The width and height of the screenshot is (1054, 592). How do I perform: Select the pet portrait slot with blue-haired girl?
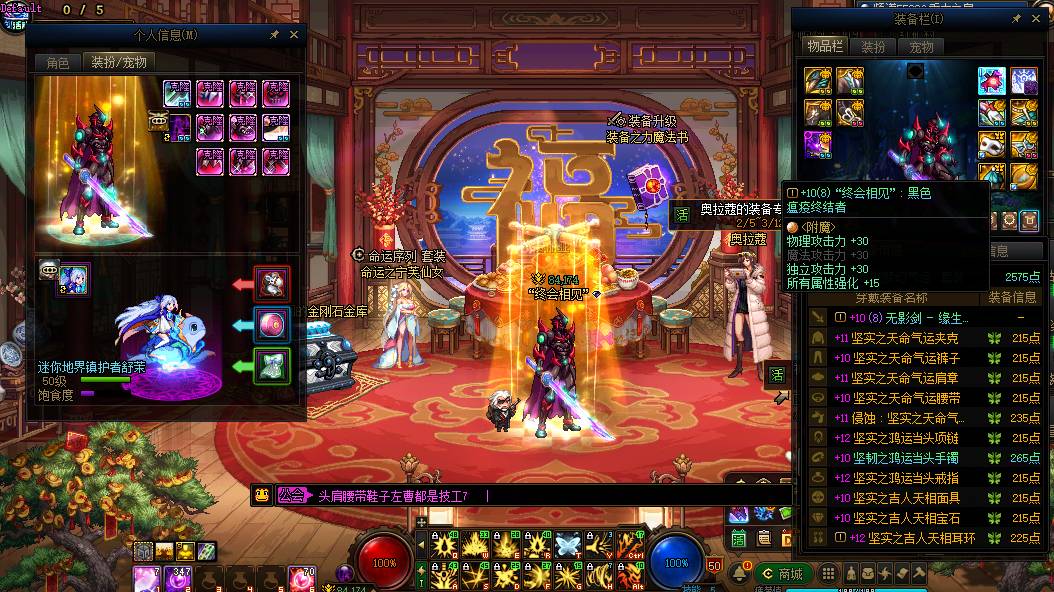click(x=75, y=280)
